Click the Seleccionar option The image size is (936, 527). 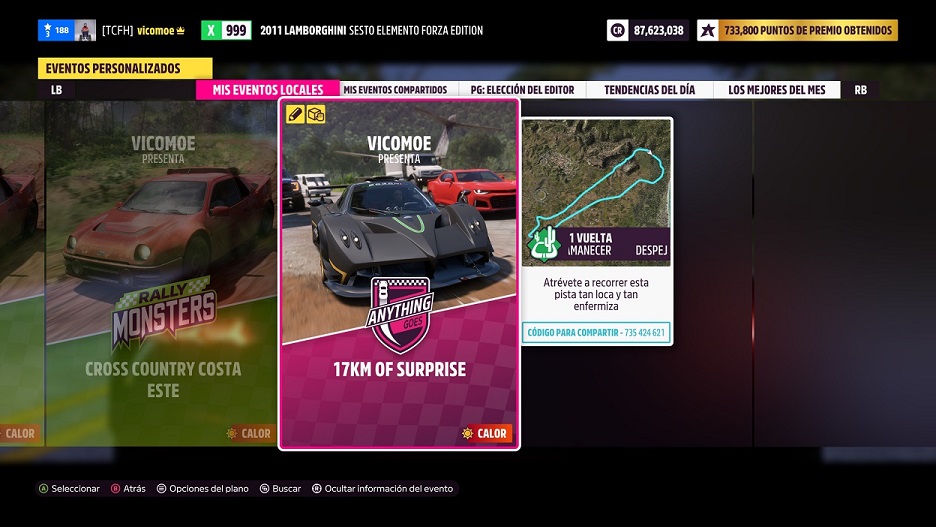[x=69, y=489]
